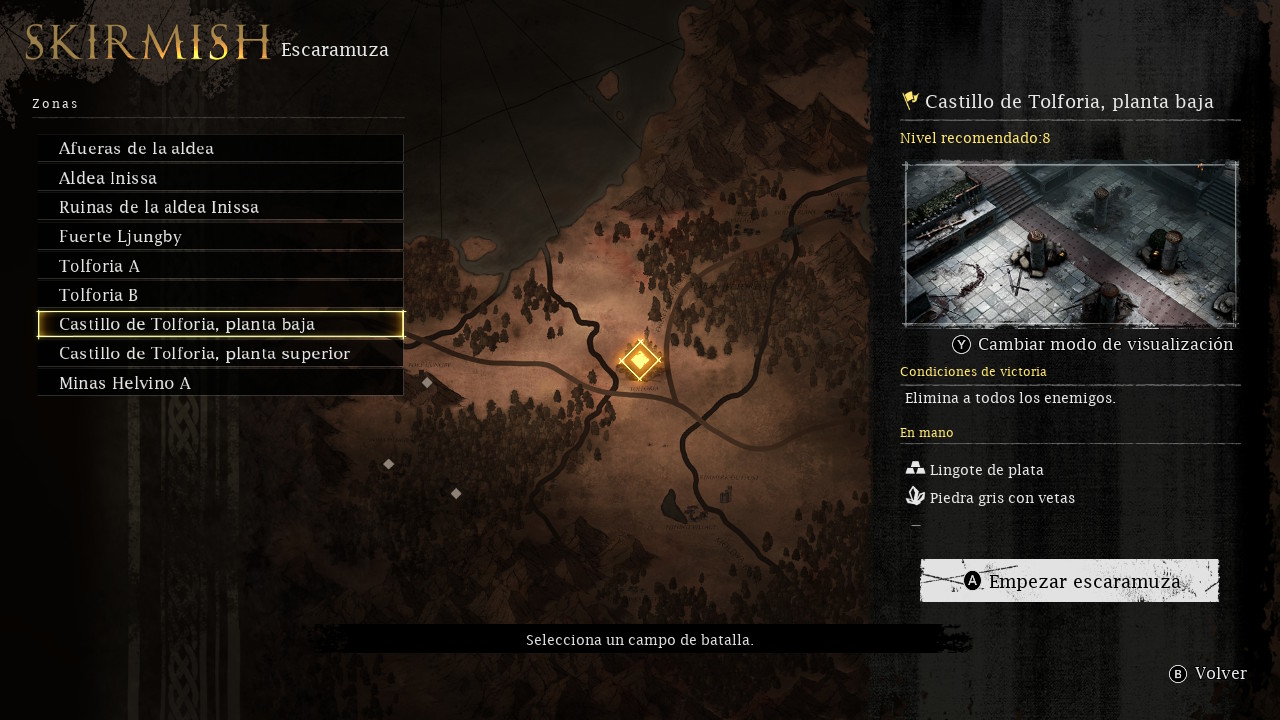This screenshot has width=1280, height=720.
Task: Select Castillo de Tolforia, planta baja entry
Action: coord(220,324)
